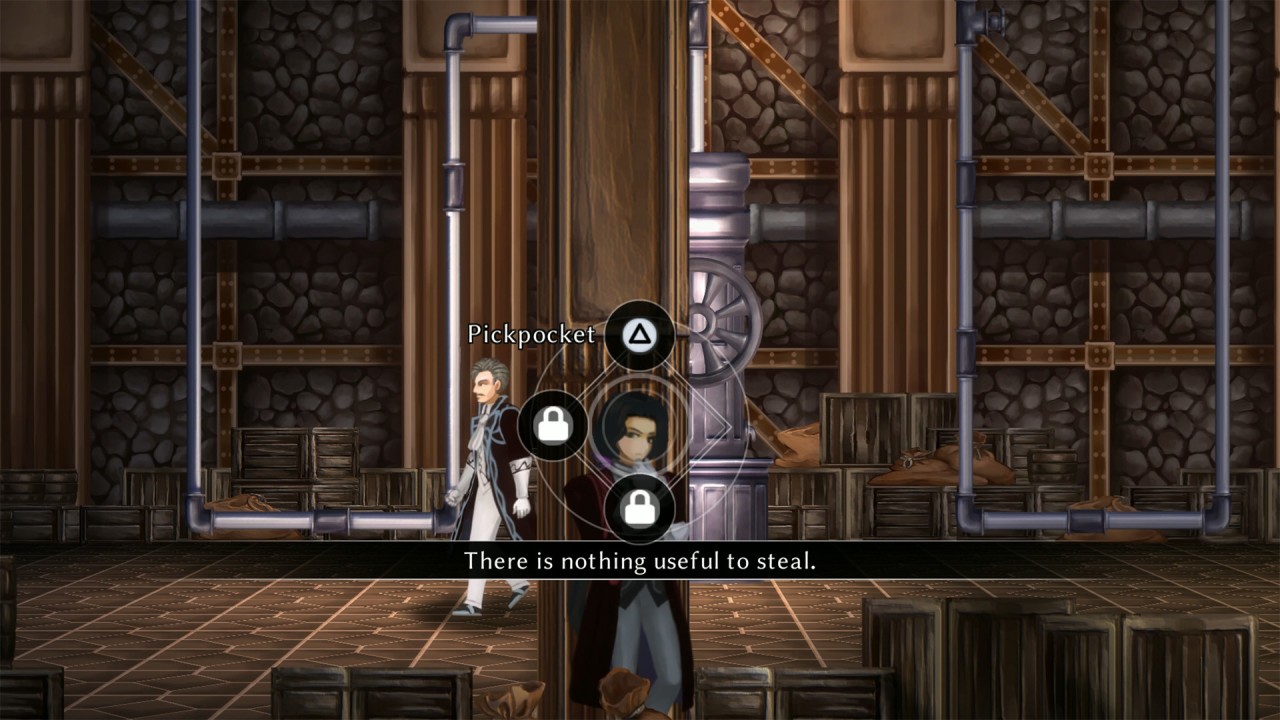
Task: Choose the Pickpocket action on the wheel
Action: coord(638,334)
